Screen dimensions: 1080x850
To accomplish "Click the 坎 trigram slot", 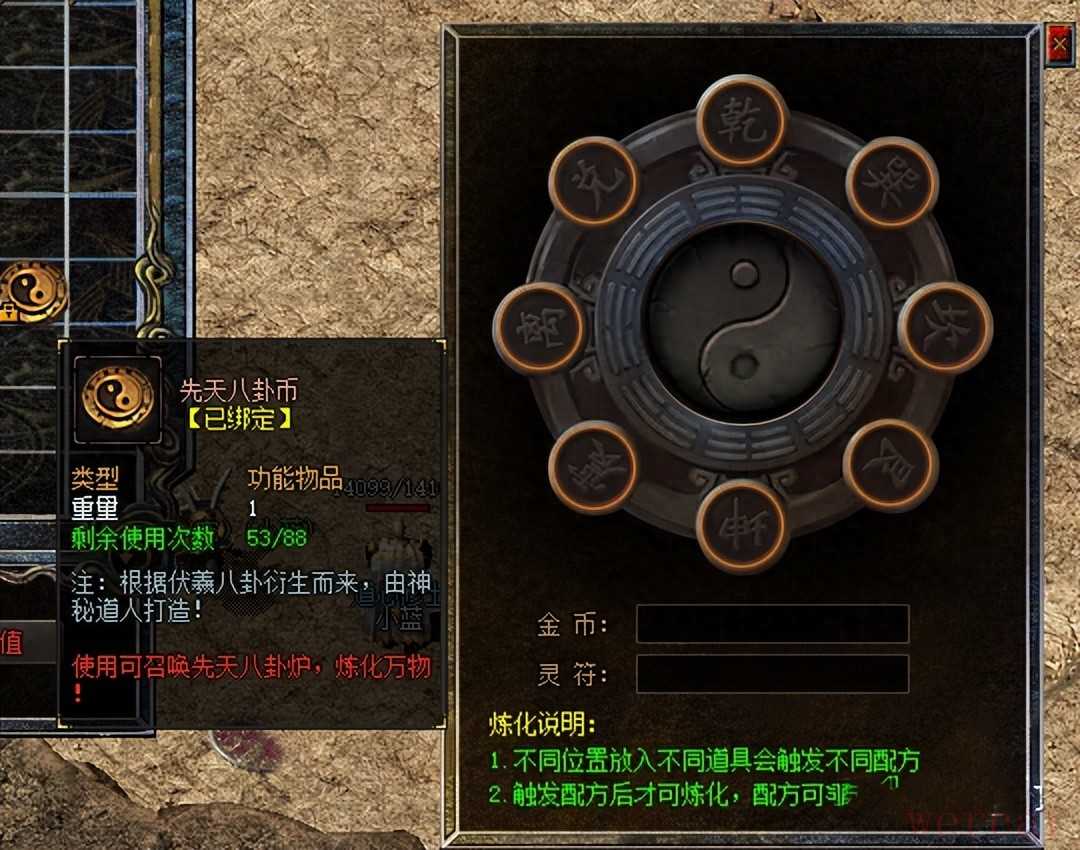I will pyautogui.click(x=944, y=327).
